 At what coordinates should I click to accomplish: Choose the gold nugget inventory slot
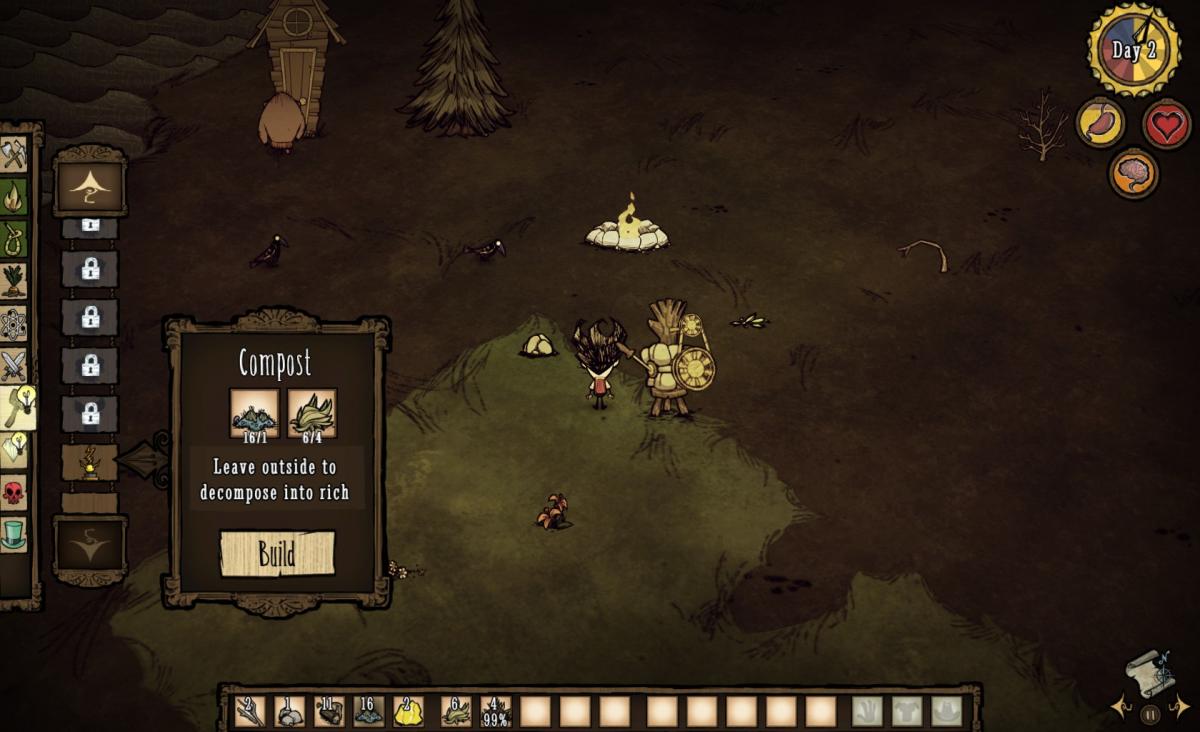pos(408,711)
